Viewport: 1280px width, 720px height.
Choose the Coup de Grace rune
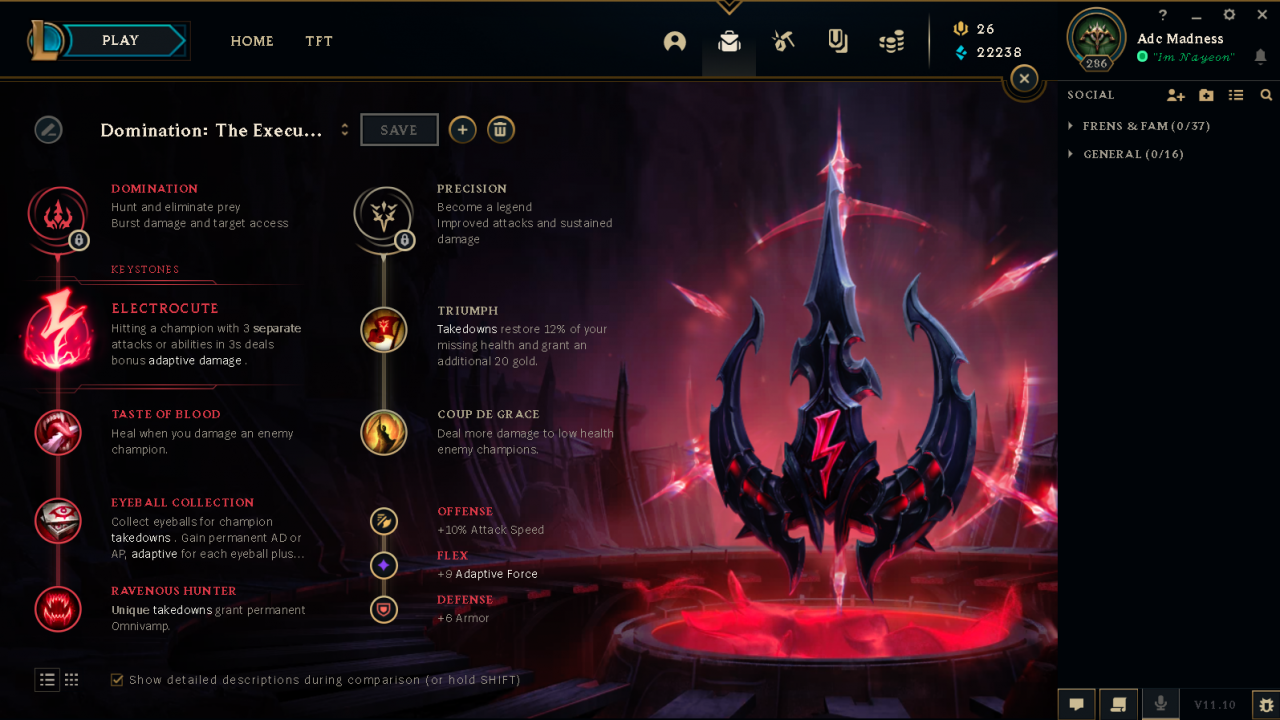pyautogui.click(x=384, y=432)
